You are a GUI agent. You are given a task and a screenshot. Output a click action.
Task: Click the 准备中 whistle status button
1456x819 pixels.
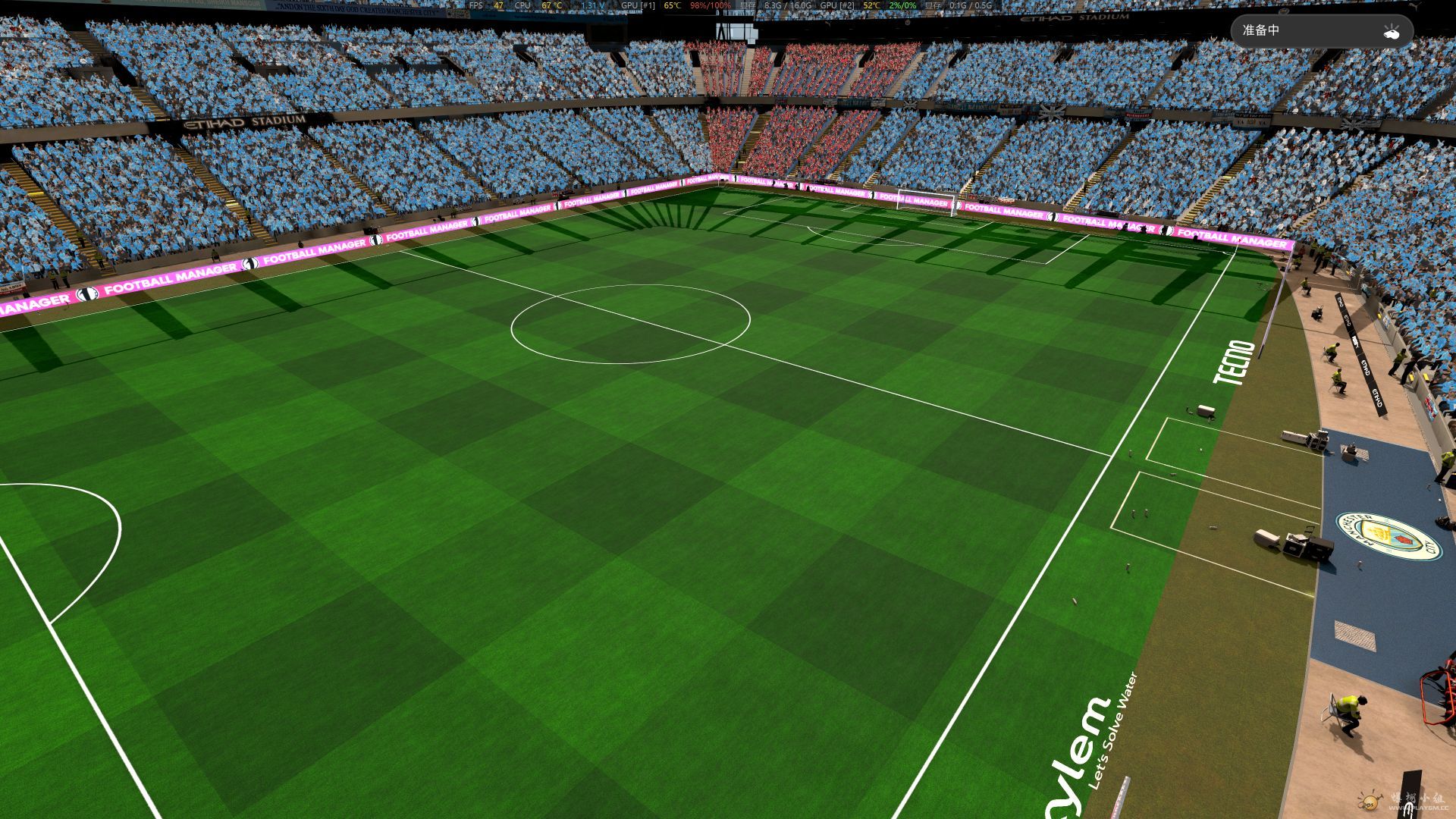[x=1321, y=31]
